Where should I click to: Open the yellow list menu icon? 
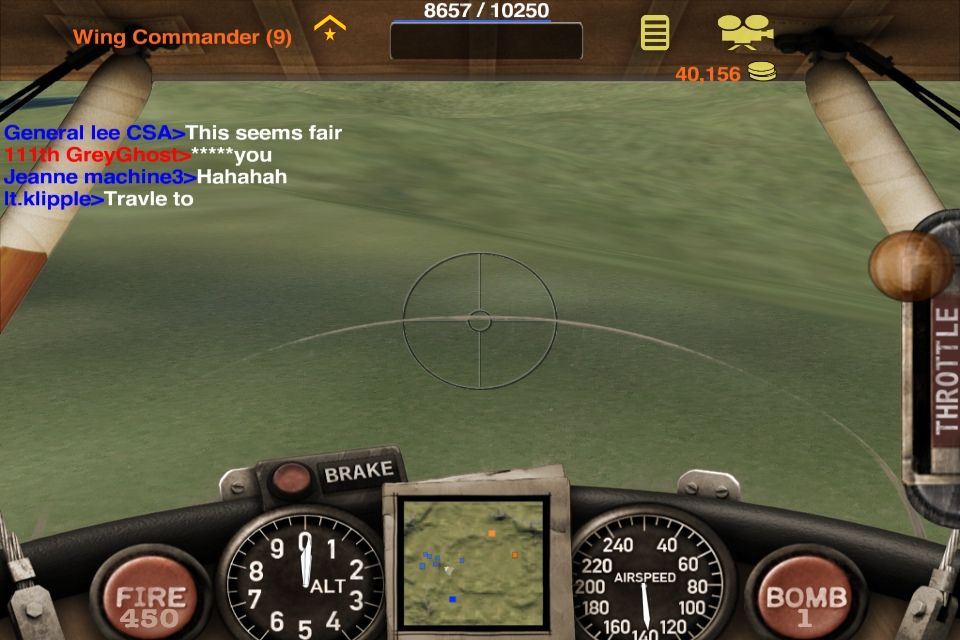coord(654,33)
